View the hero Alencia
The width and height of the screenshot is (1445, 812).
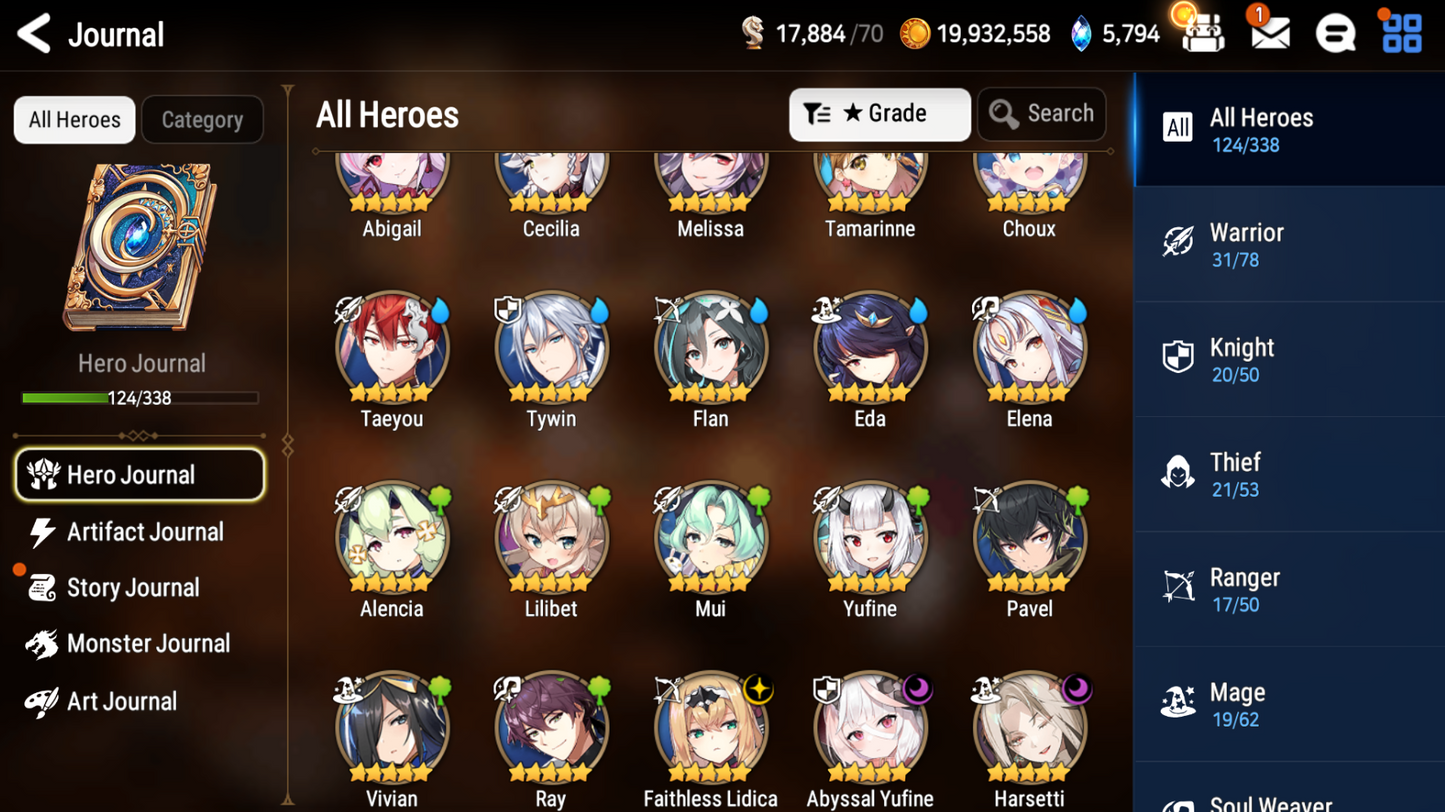pyautogui.click(x=392, y=538)
